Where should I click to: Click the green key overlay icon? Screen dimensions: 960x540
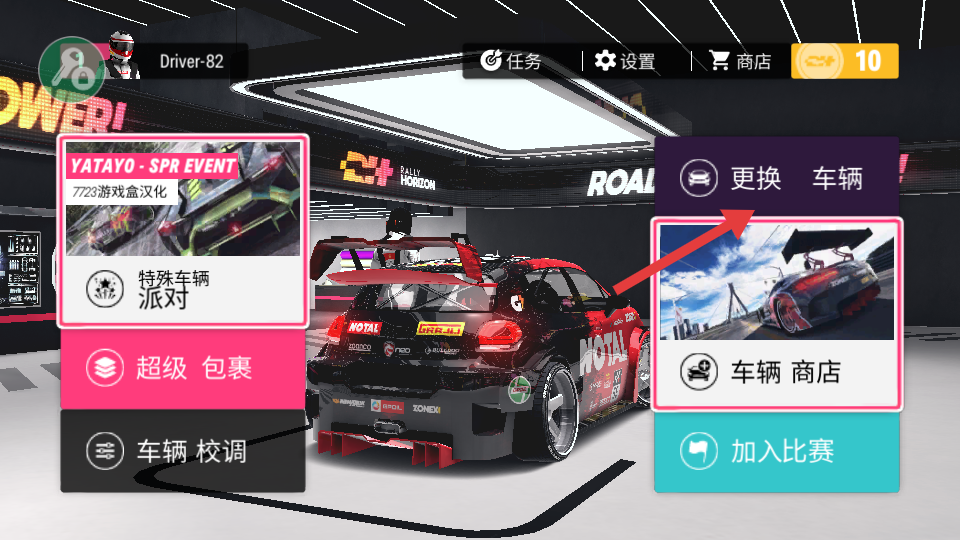point(67,68)
